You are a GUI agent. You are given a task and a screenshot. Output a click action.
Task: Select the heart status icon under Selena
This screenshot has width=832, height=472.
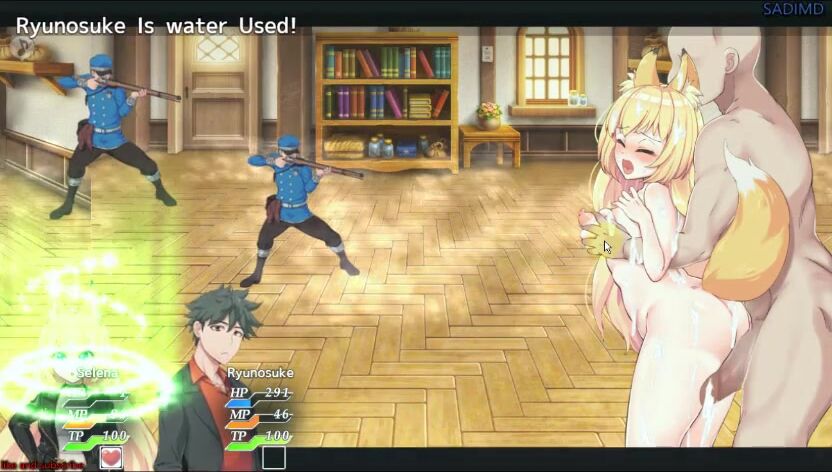[x=111, y=458]
